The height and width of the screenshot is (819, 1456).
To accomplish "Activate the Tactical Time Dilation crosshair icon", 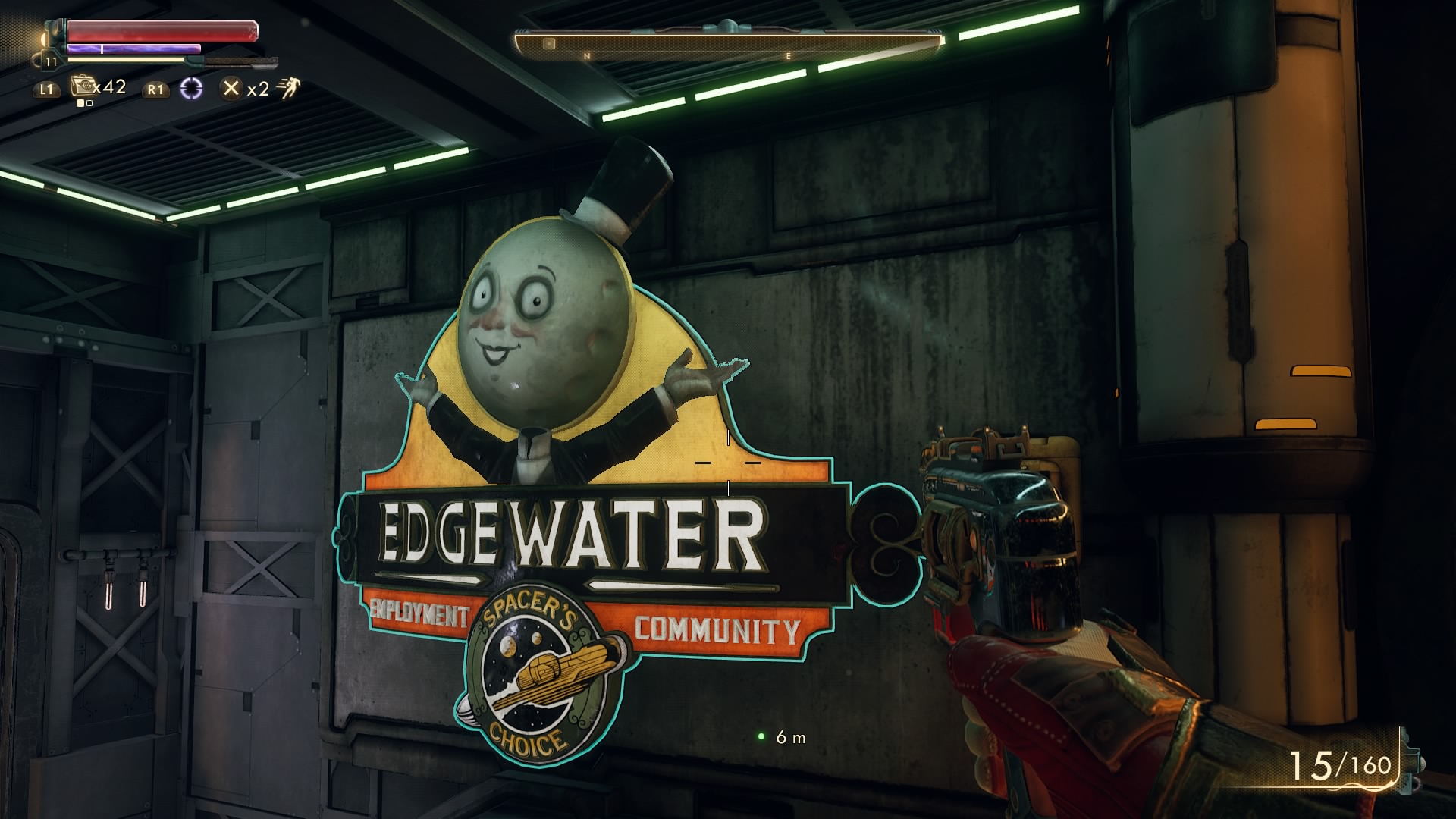I will tap(192, 89).
